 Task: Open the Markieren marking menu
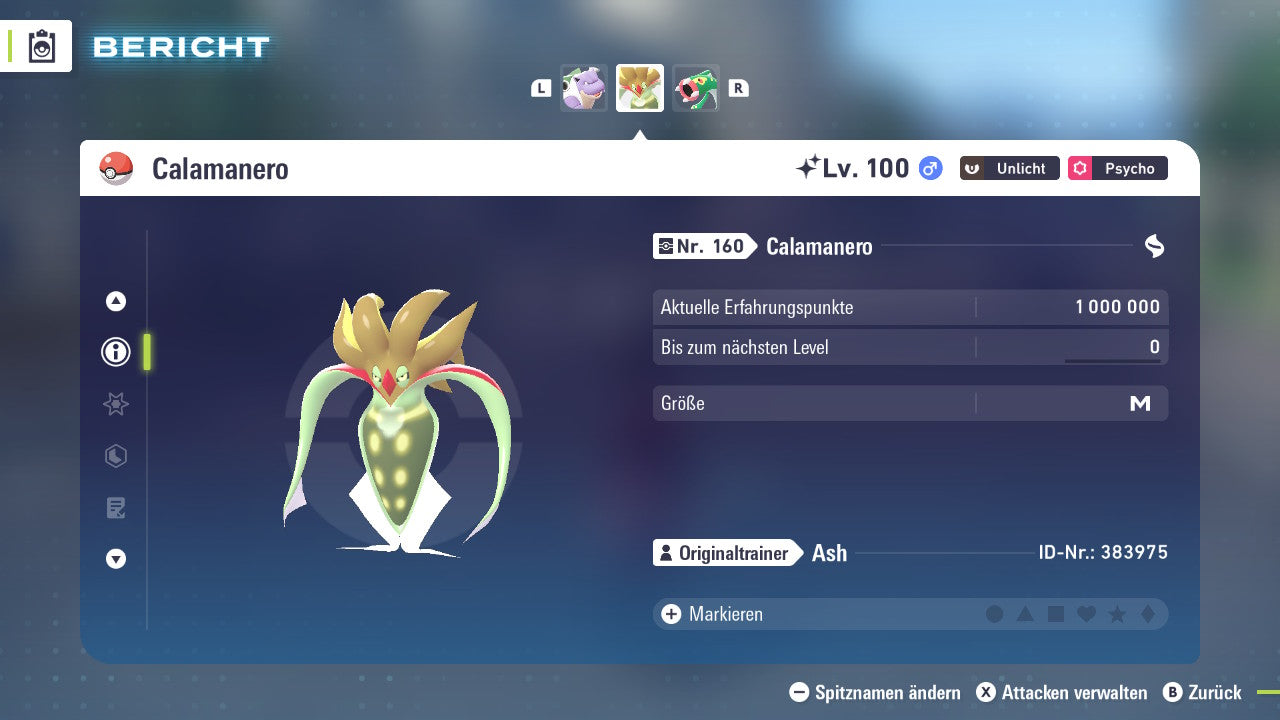(x=711, y=614)
